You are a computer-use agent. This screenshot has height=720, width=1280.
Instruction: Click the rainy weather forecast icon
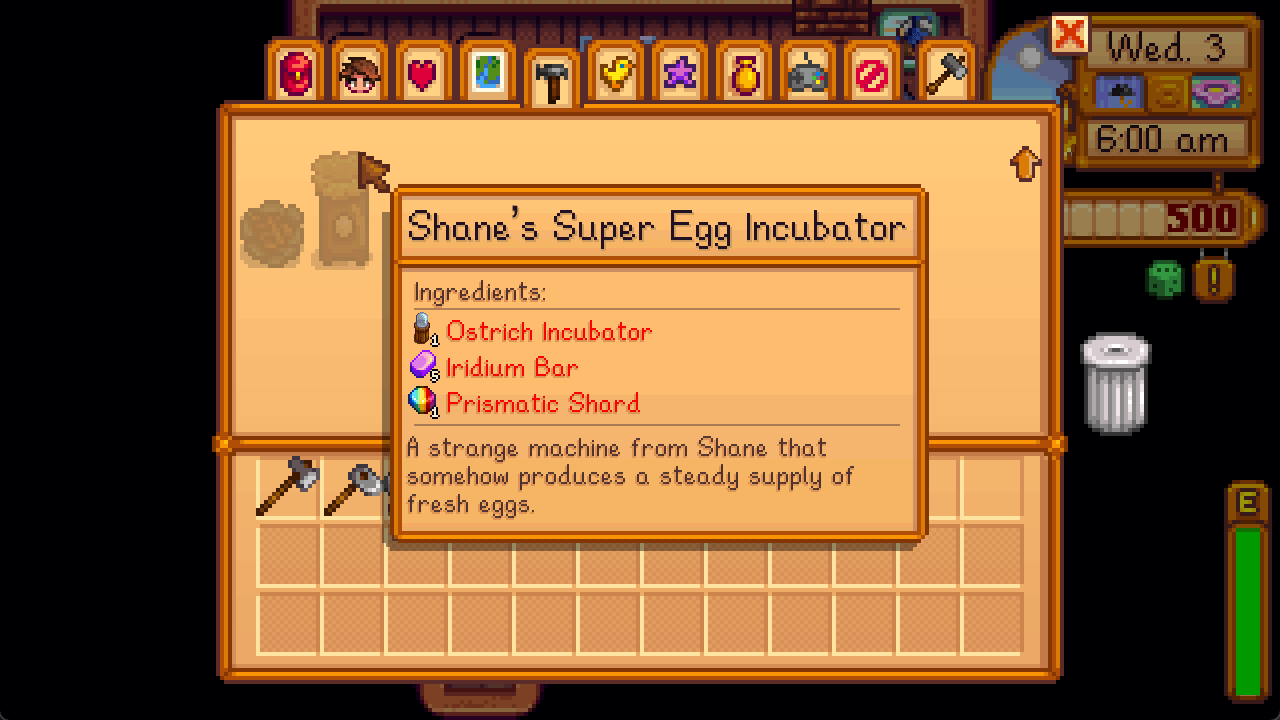1121,92
